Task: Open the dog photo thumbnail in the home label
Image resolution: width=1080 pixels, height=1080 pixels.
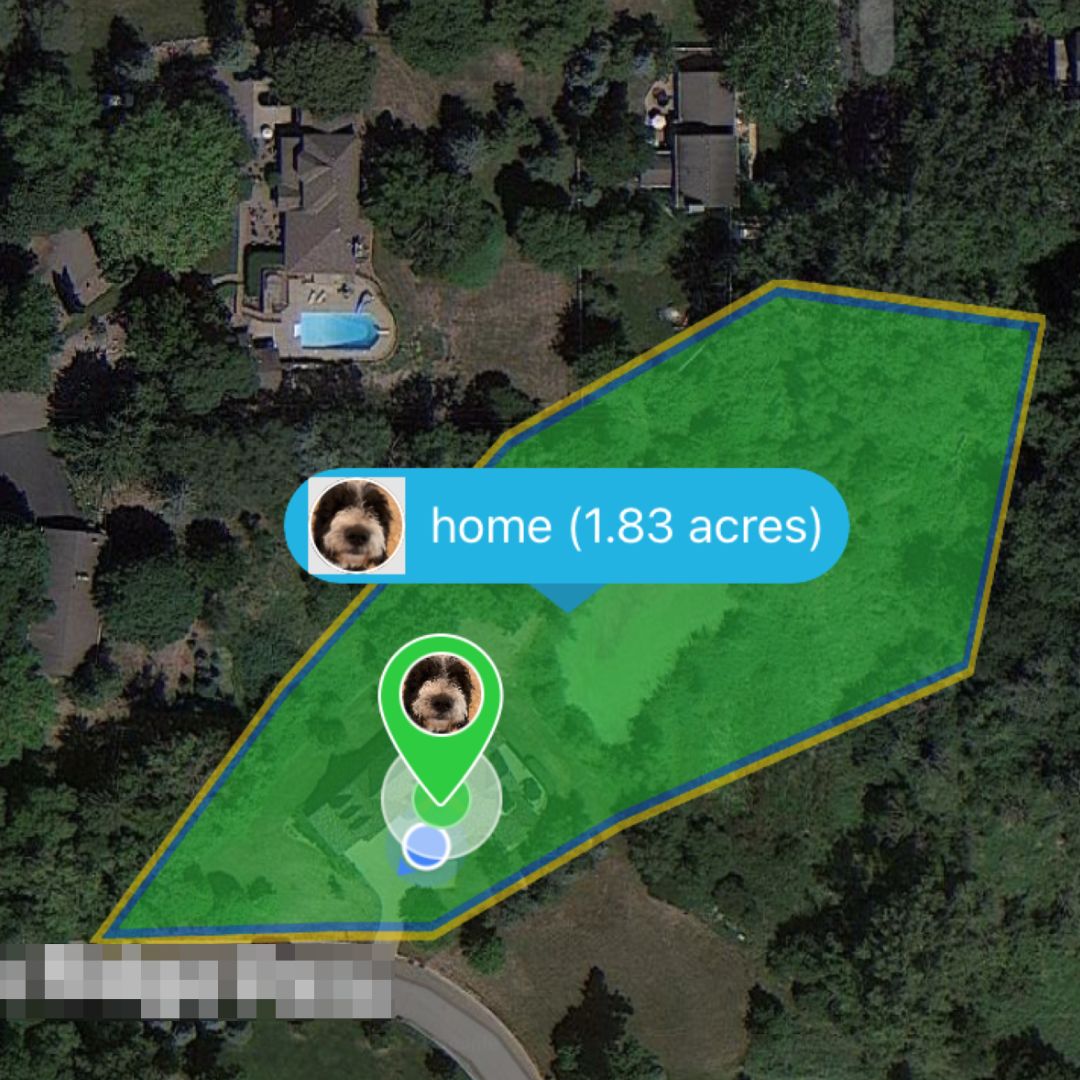Action: pyautogui.click(x=357, y=526)
